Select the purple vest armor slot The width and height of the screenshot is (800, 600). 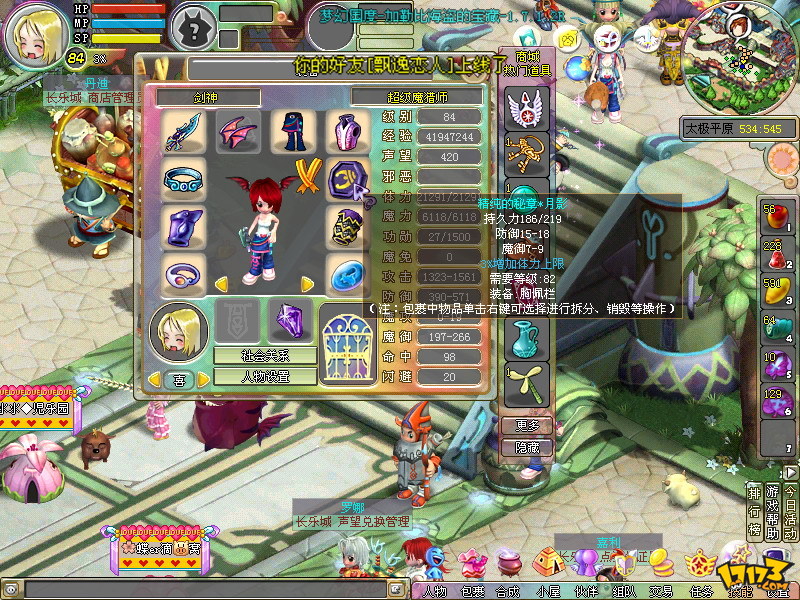(x=346, y=131)
